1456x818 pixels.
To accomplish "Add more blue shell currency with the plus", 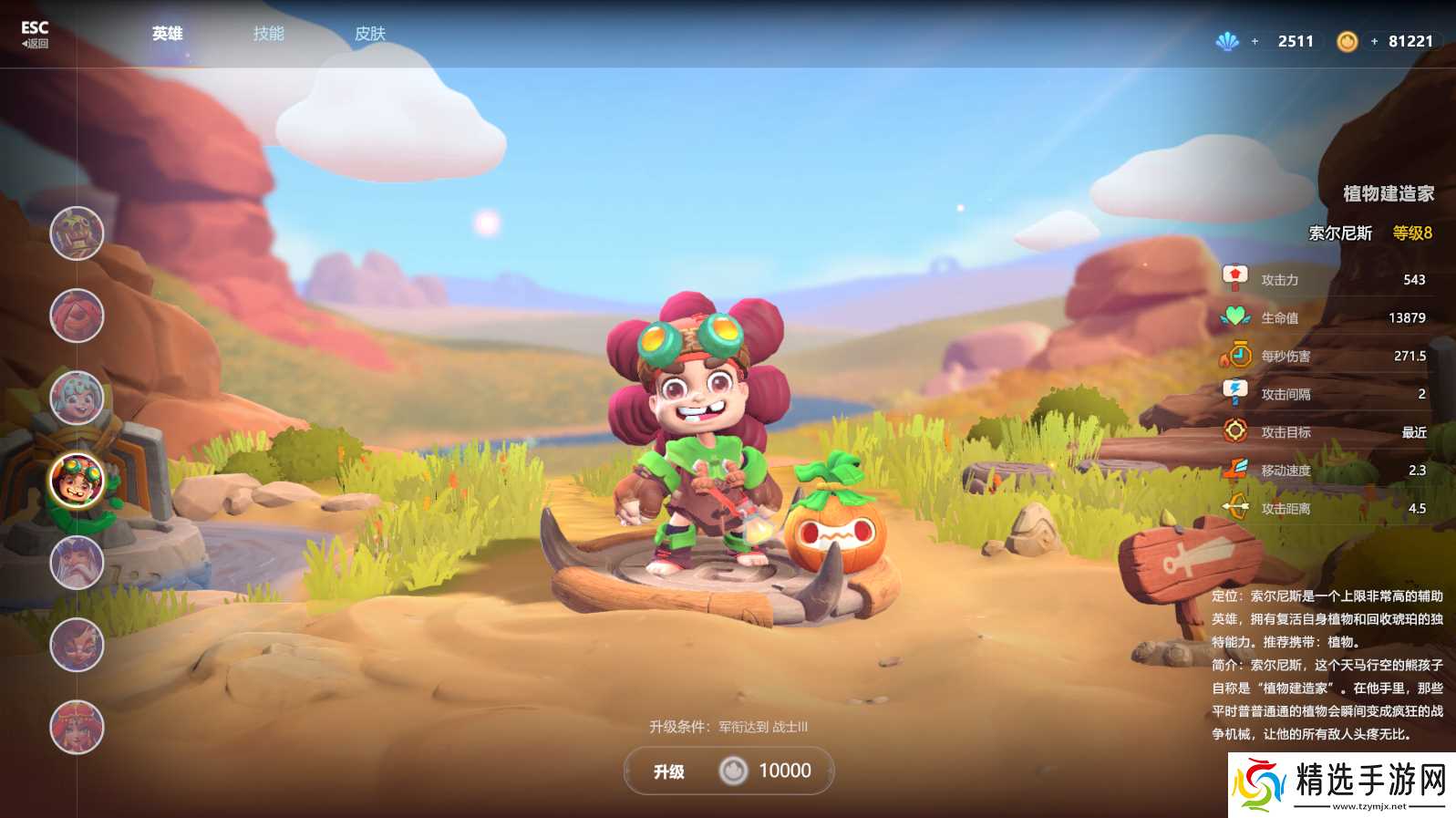I will click(1255, 41).
